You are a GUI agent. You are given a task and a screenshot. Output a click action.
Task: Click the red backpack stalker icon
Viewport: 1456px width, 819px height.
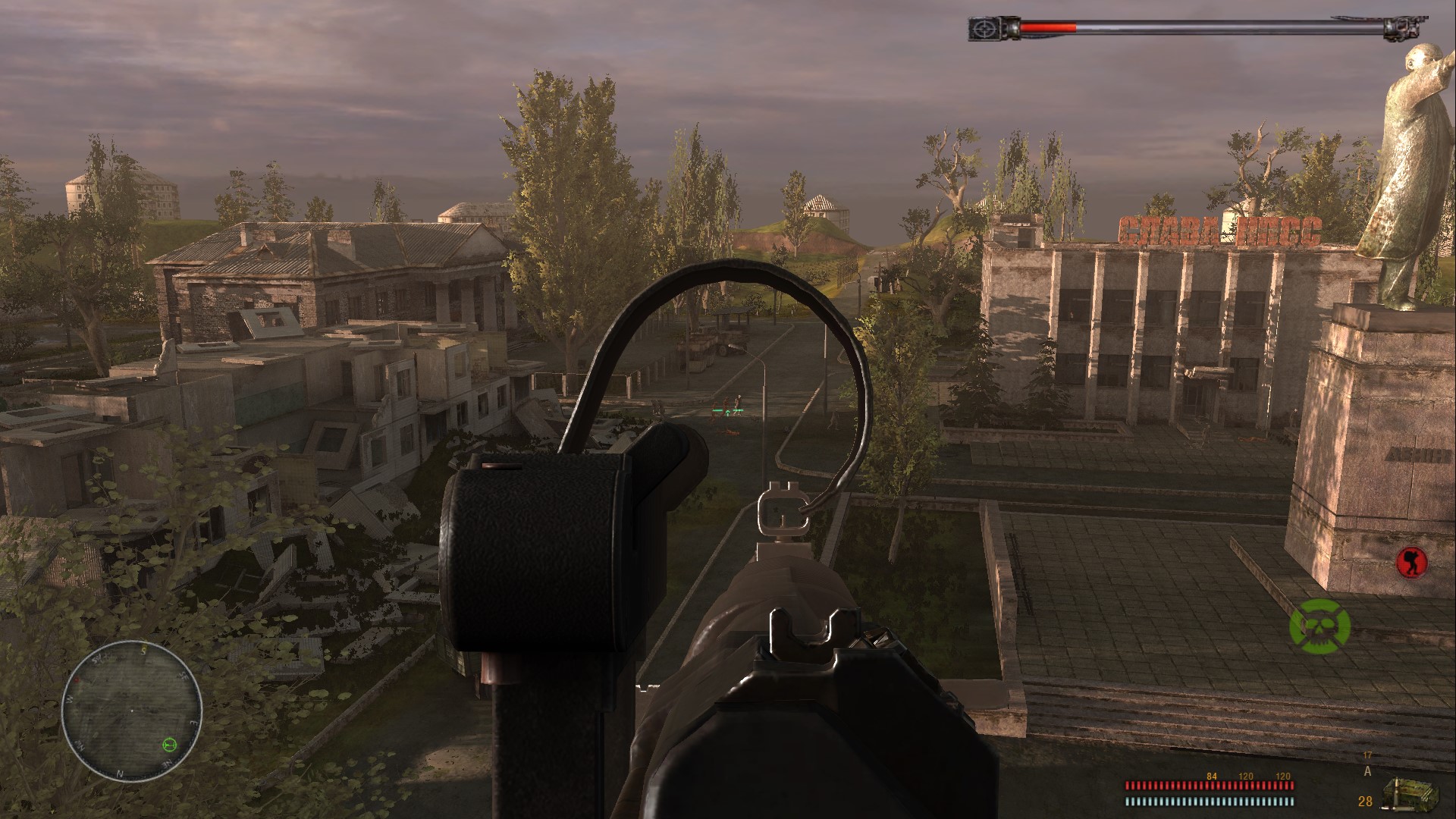[x=1411, y=562]
